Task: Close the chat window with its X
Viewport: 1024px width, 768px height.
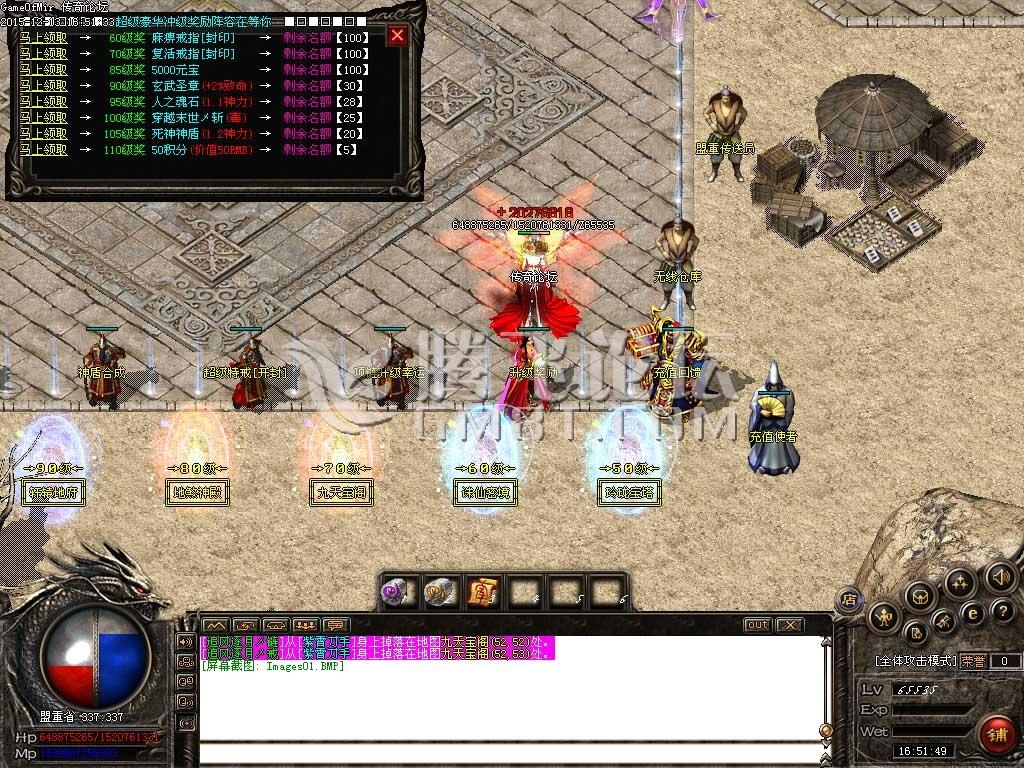Action: [x=789, y=625]
